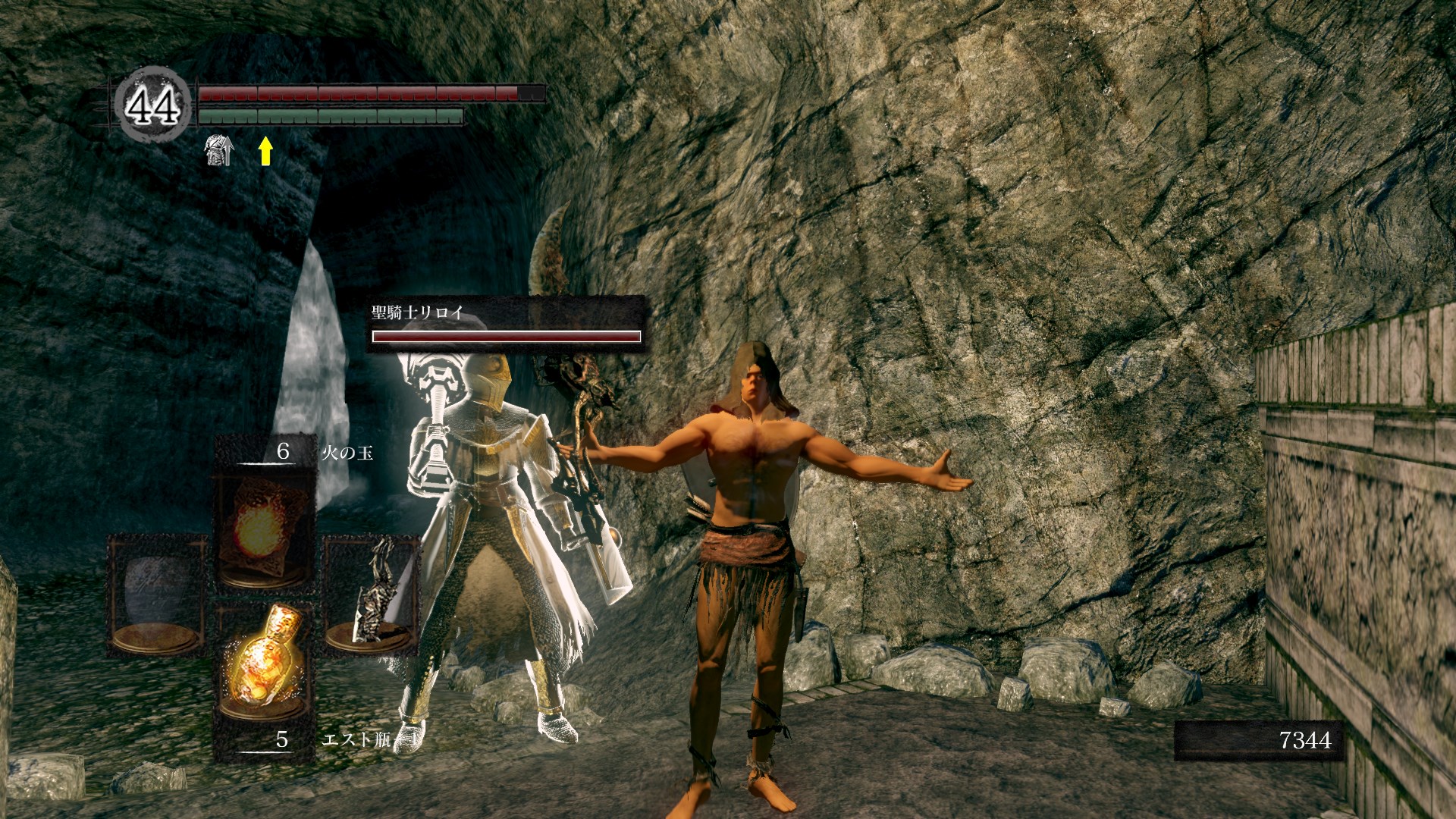
Task: Click the yellow up-arrow status icon
Action: 265,151
